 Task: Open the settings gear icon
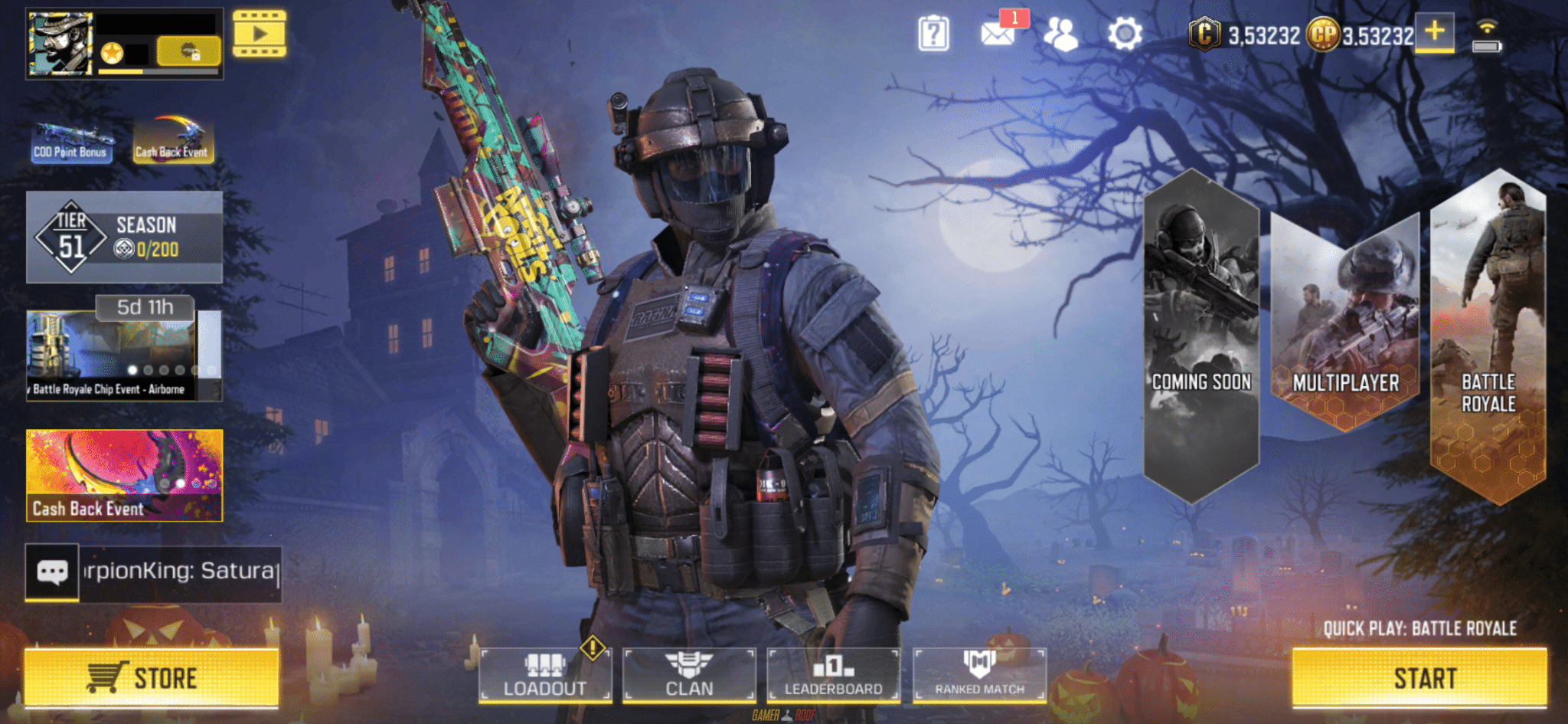[1125, 34]
